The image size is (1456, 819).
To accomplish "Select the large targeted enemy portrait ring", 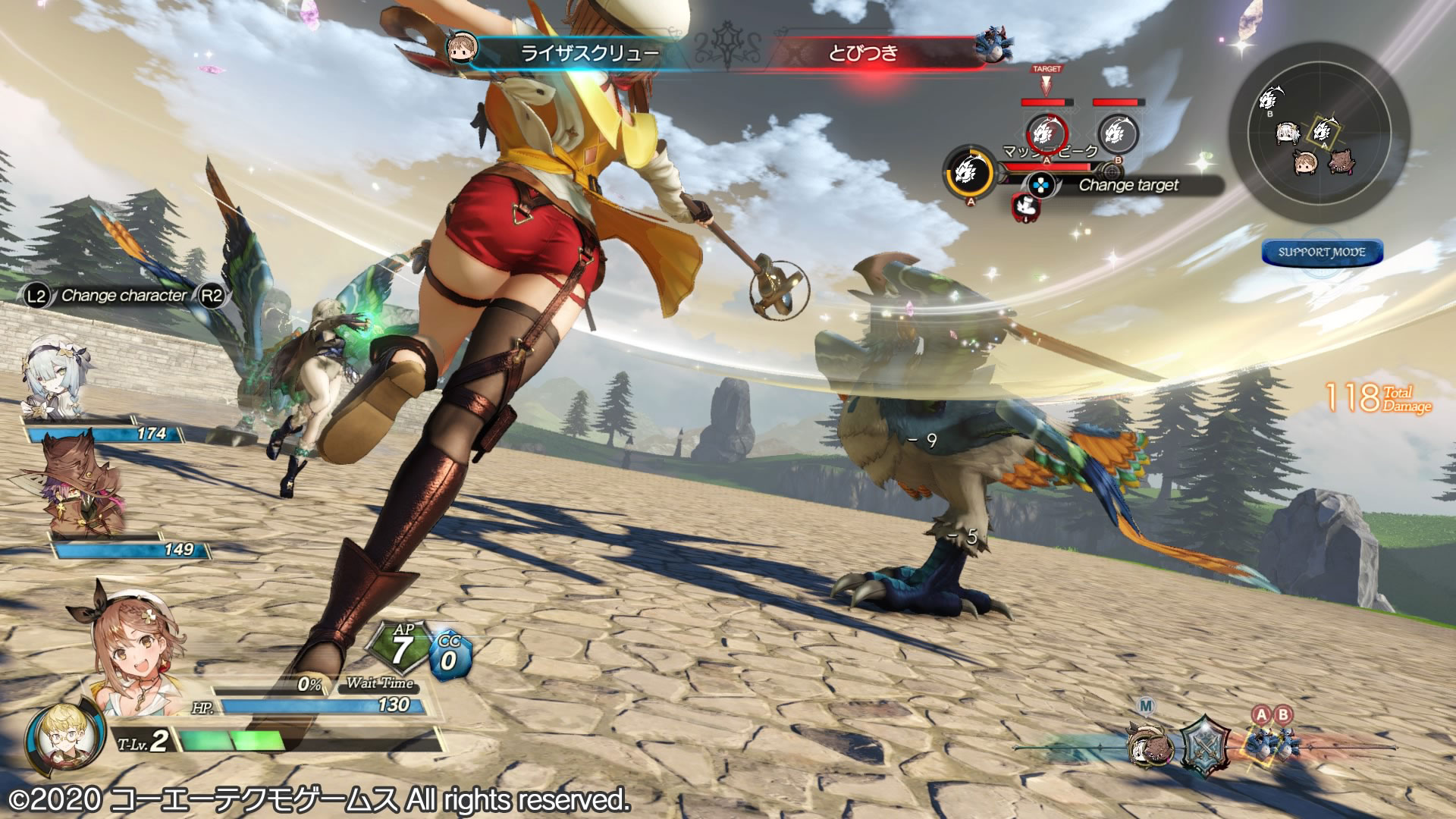I will (970, 172).
